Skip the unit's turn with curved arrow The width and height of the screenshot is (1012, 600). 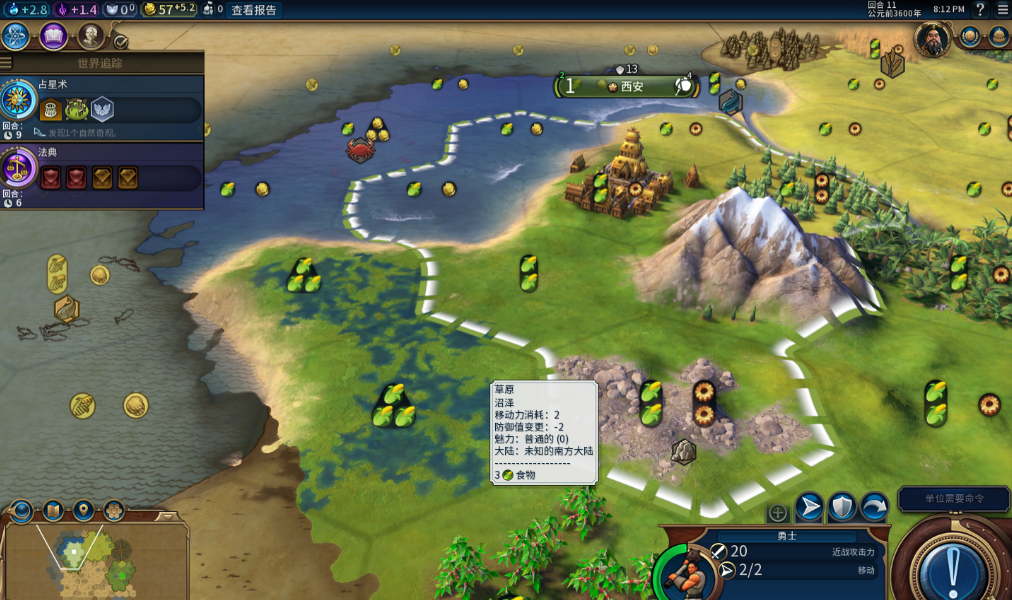875,507
